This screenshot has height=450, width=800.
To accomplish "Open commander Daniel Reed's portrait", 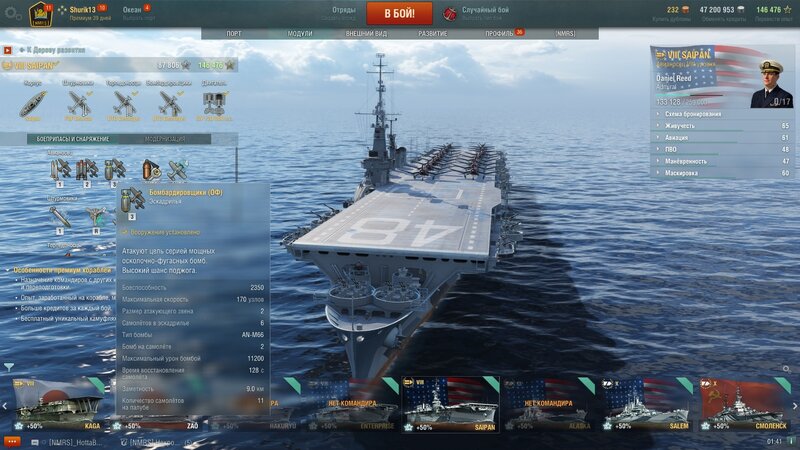I will pos(770,78).
